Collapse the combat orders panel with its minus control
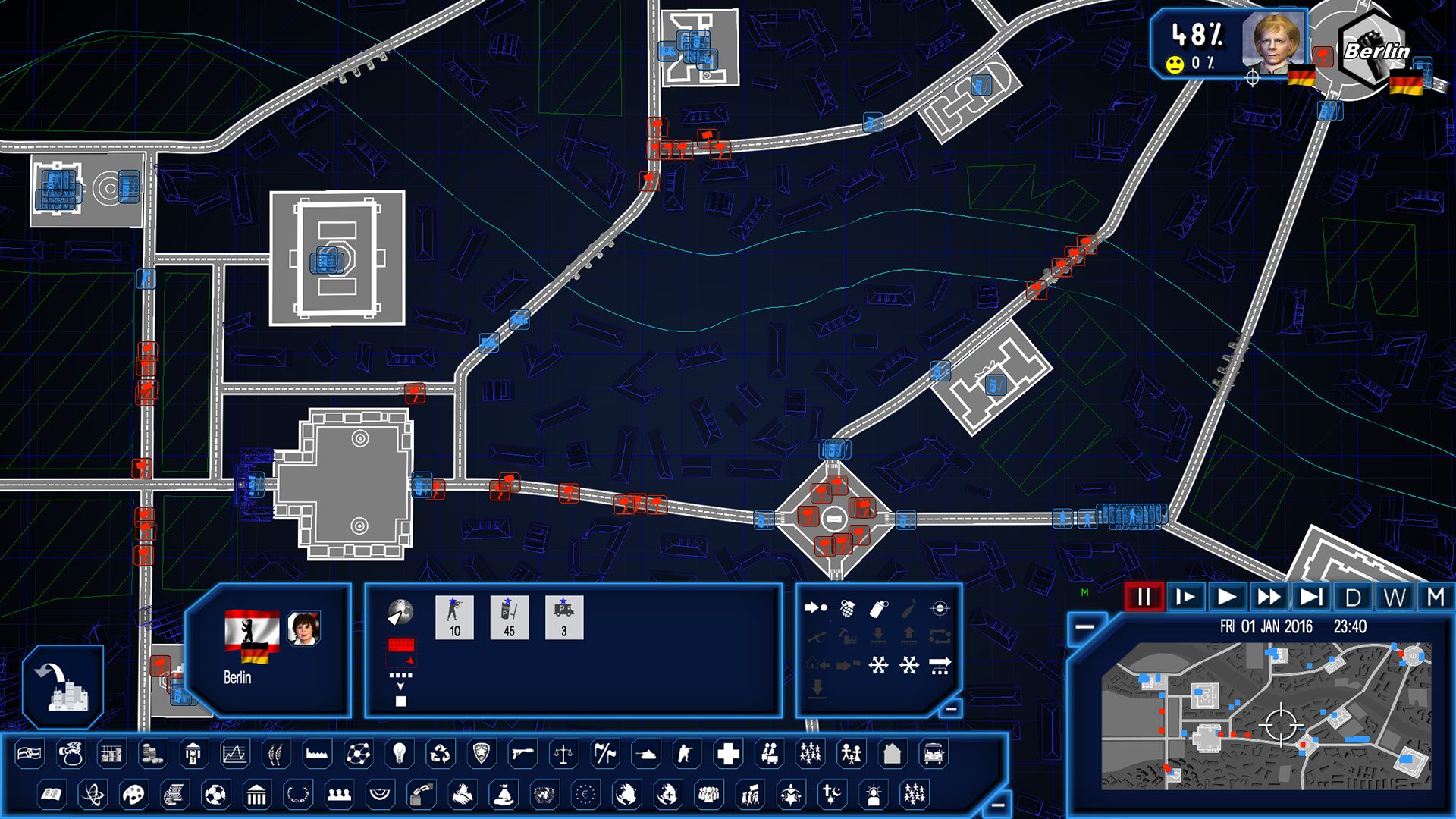The image size is (1456, 819). click(x=951, y=708)
